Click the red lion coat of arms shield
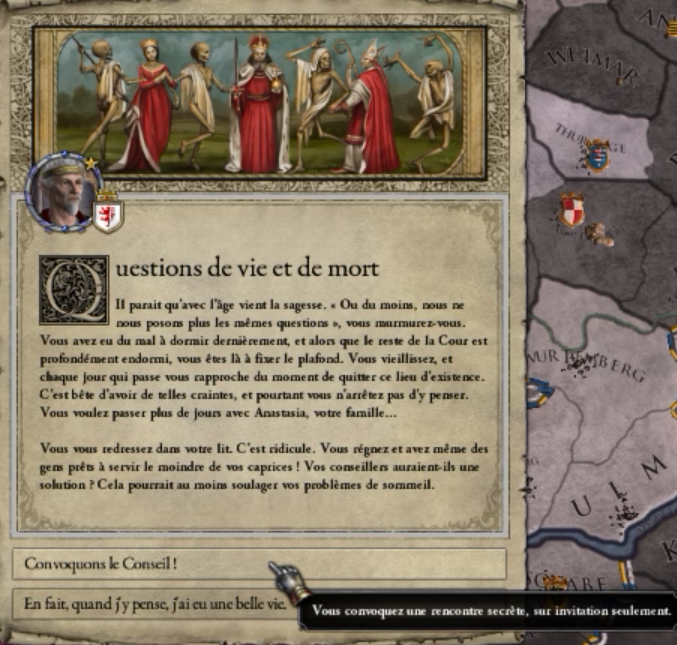This screenshot has height=645, width=677. pyautogui.click(x=107, y=213)
